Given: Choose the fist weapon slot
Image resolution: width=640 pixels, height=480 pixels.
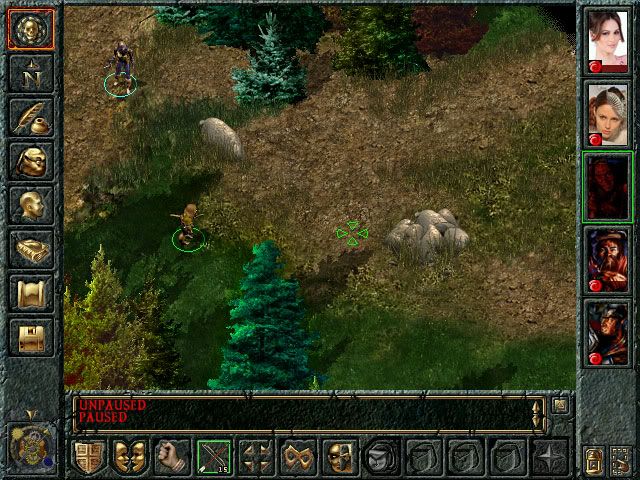Looking at the screenshot, I should 172,457.
